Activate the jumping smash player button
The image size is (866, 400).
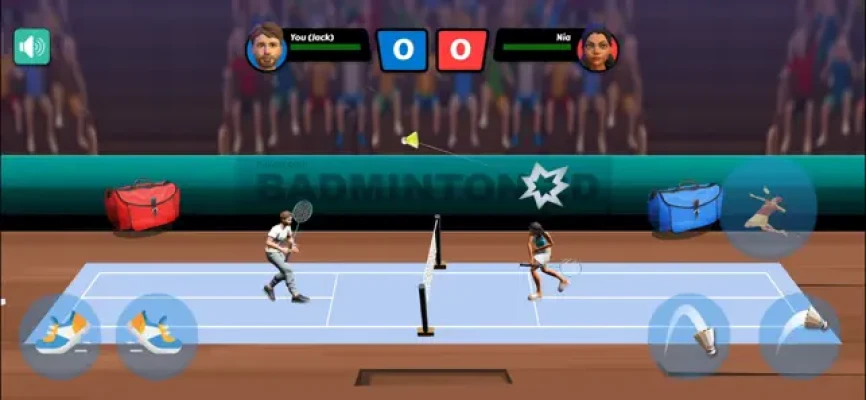[x=767, y=209]
